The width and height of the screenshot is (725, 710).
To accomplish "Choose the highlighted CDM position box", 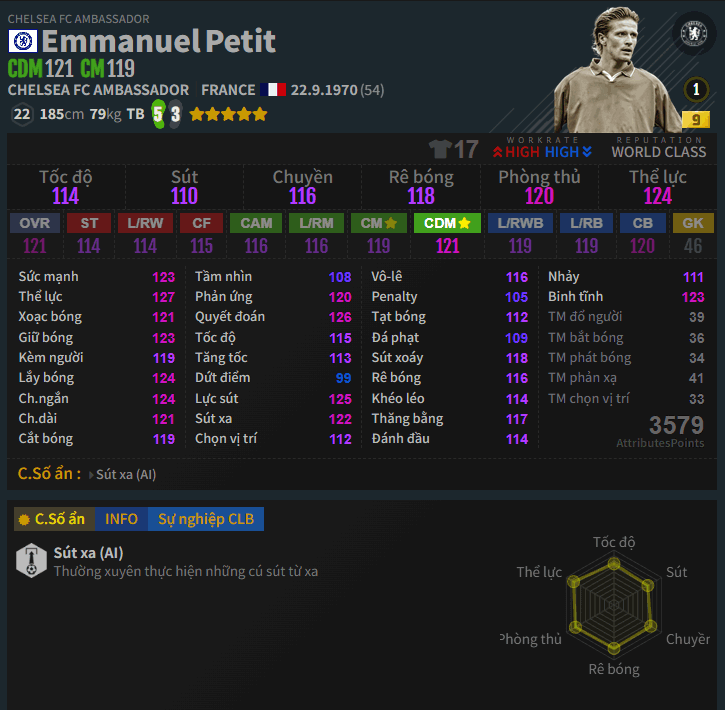I will pyautogui.click(x=447, y=223).
